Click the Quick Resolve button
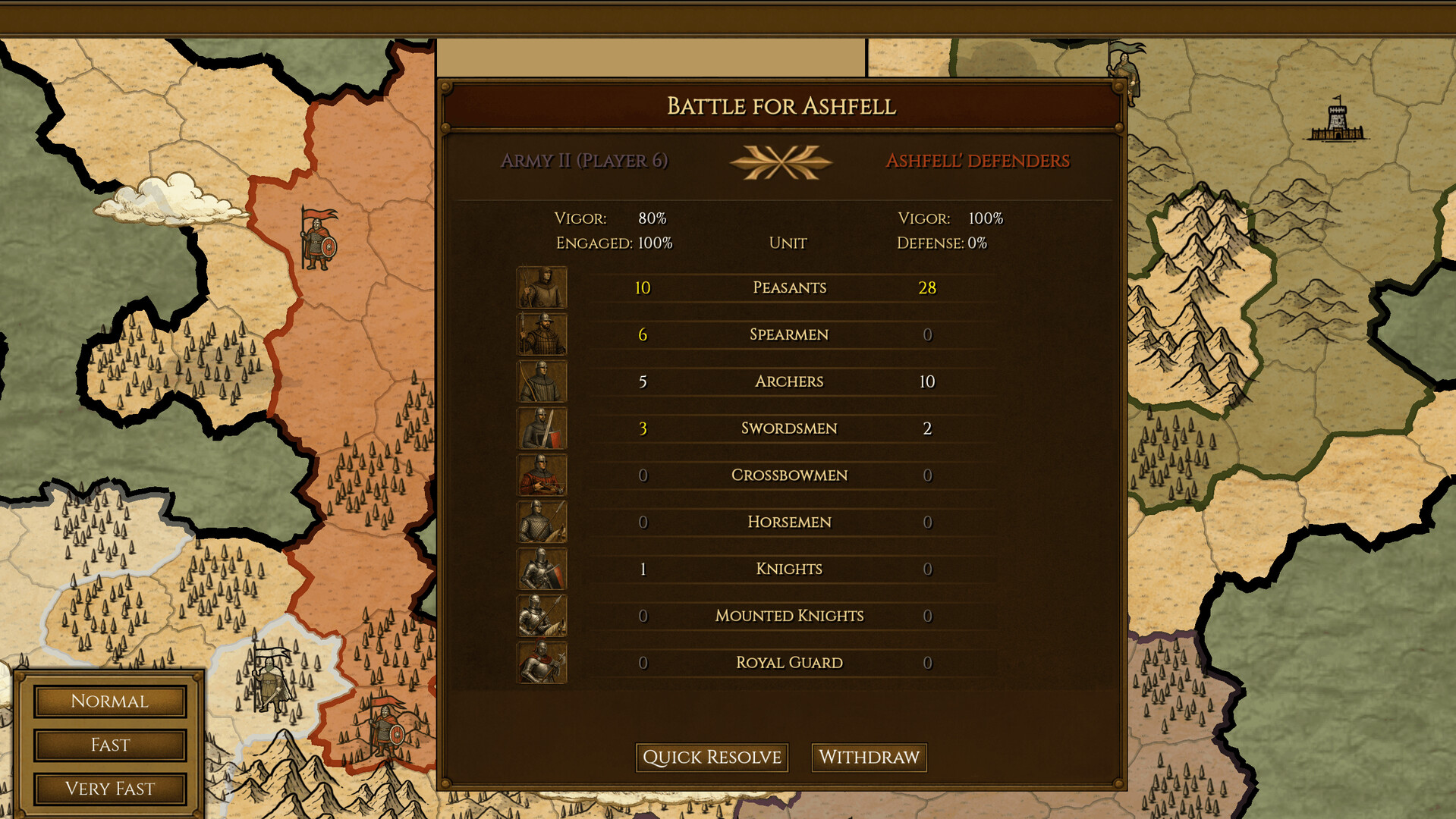1456x819 pixels. click(712, 757)
